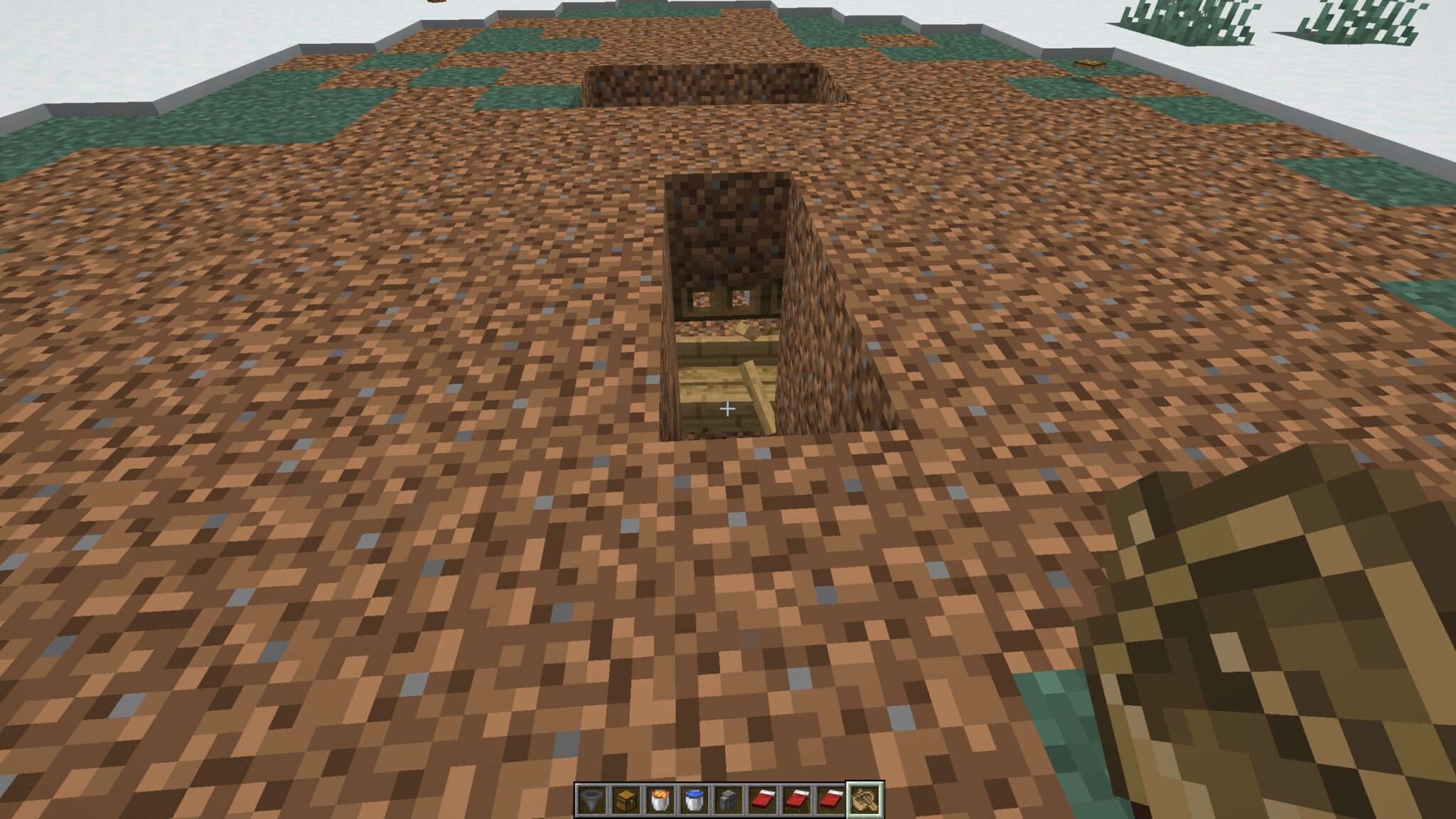This screenshot has height=819, width=1456.
Task: Select the hopper in hotbar slot one
Action: (x=594, y=798)
